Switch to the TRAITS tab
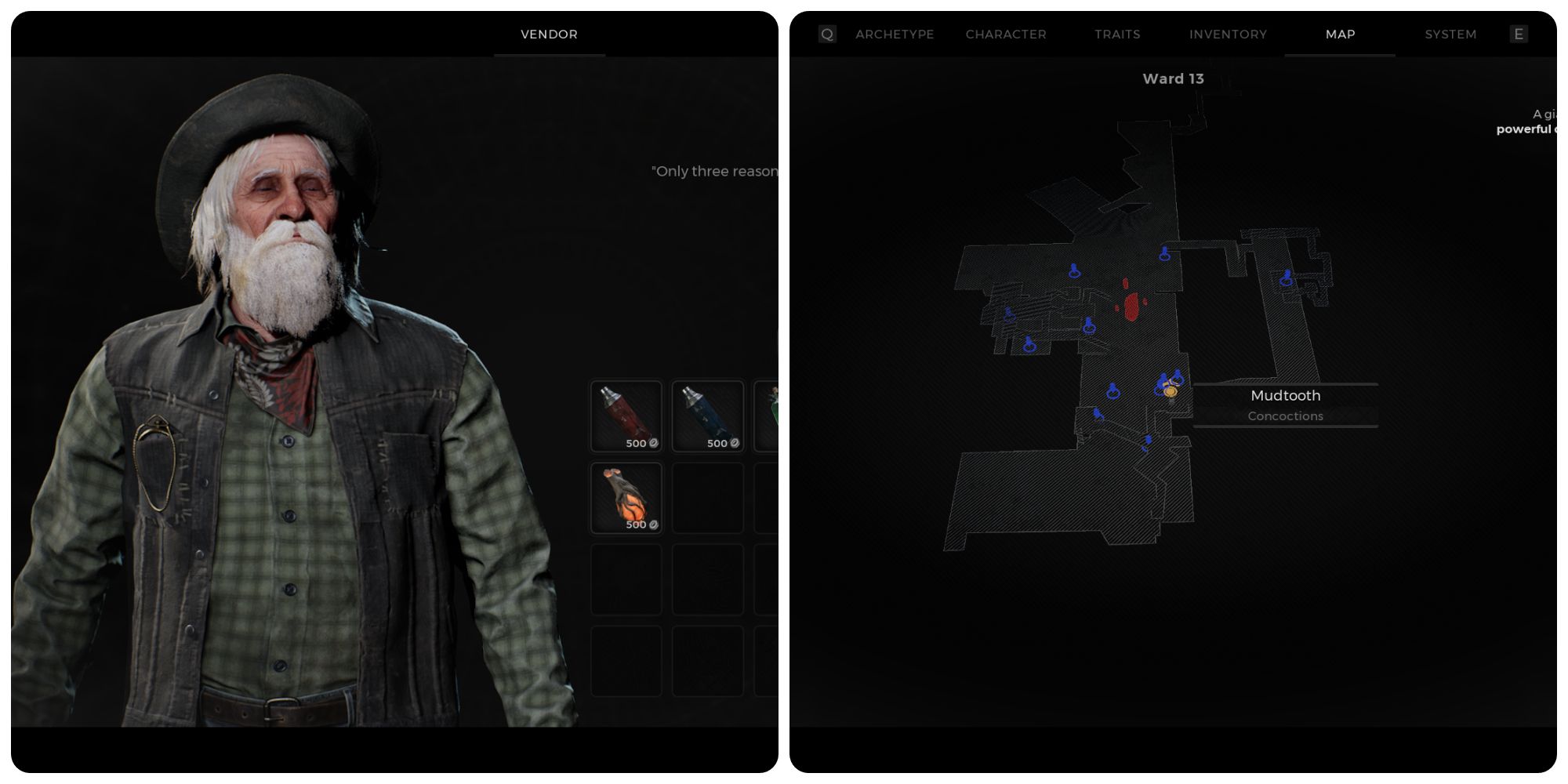1568x784 pixels. 1116,34
